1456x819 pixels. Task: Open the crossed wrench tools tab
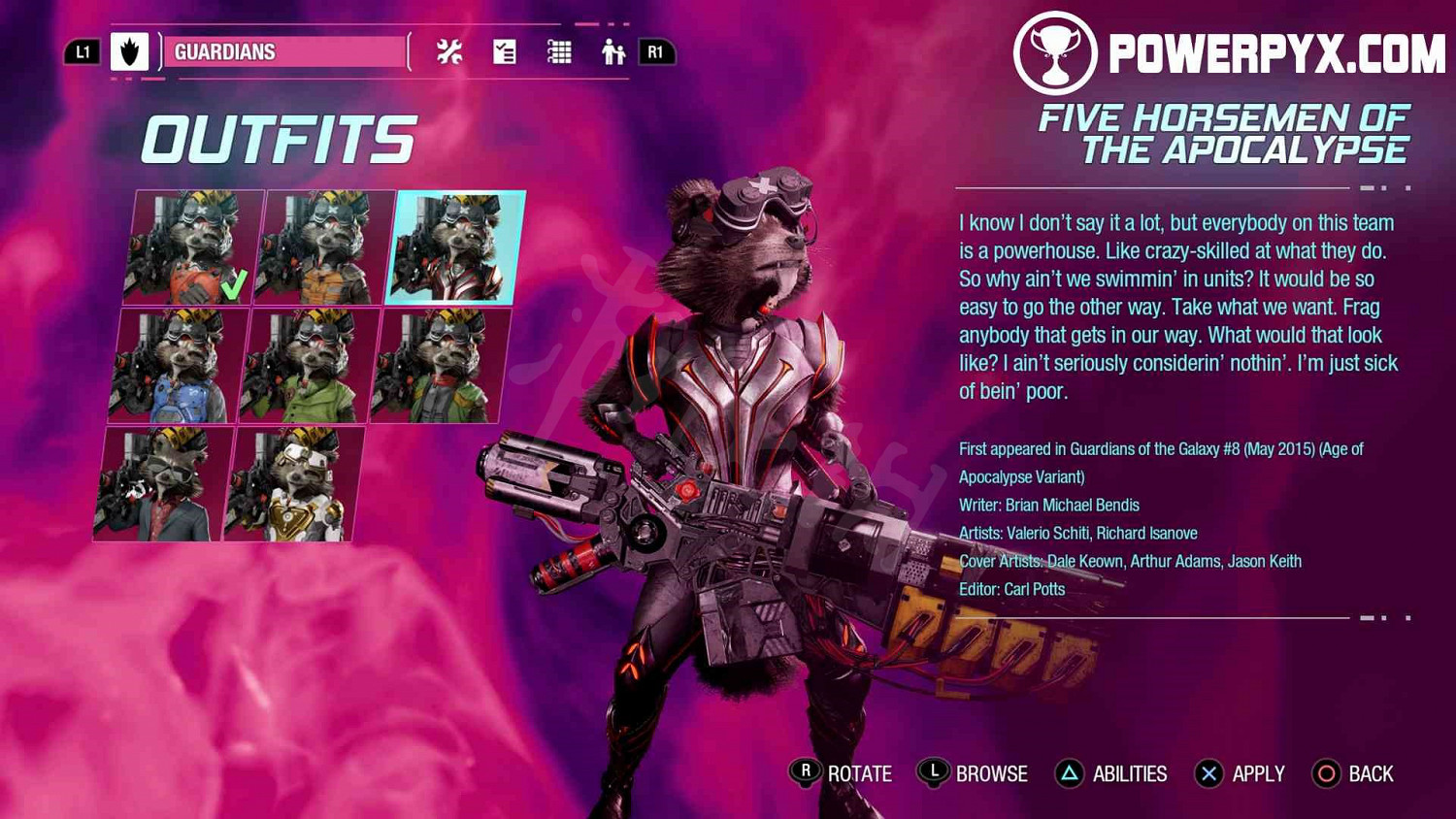coord(449,52)
